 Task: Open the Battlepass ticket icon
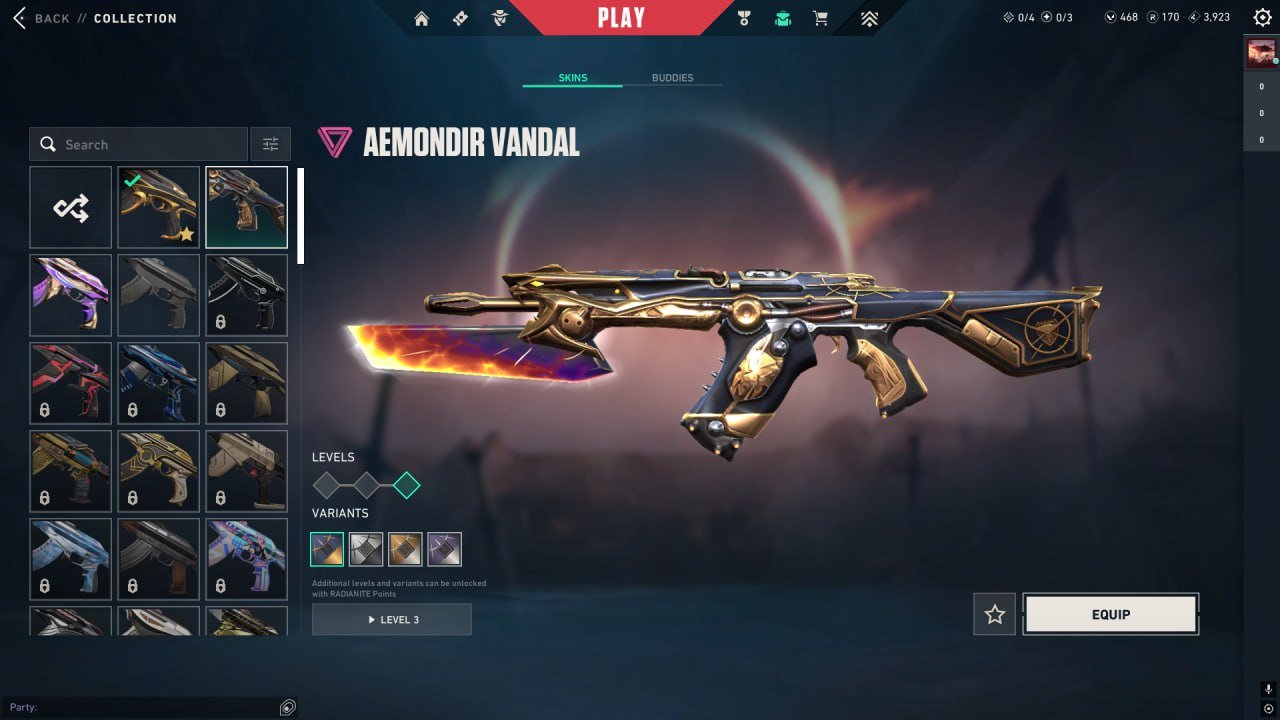[460, 17]
